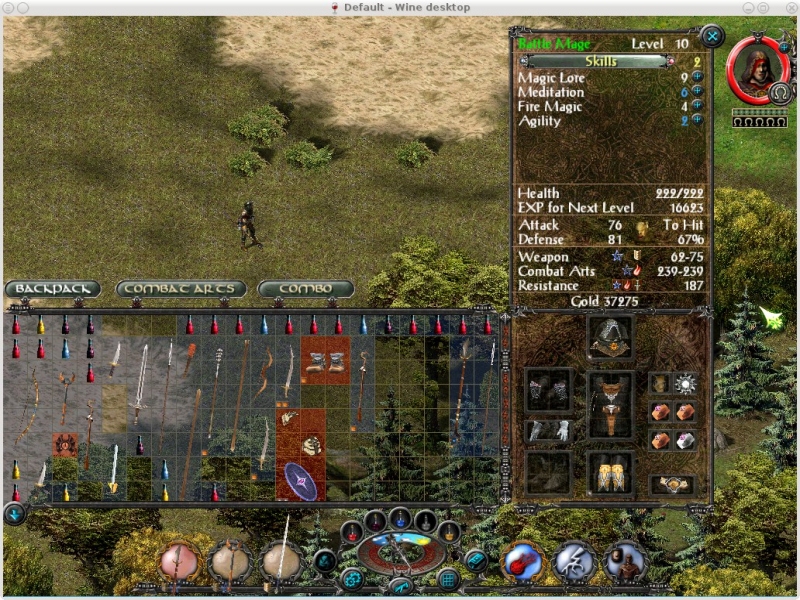Open the Backpack tab
Screen dimensions: 800x600
pos(53,289)
